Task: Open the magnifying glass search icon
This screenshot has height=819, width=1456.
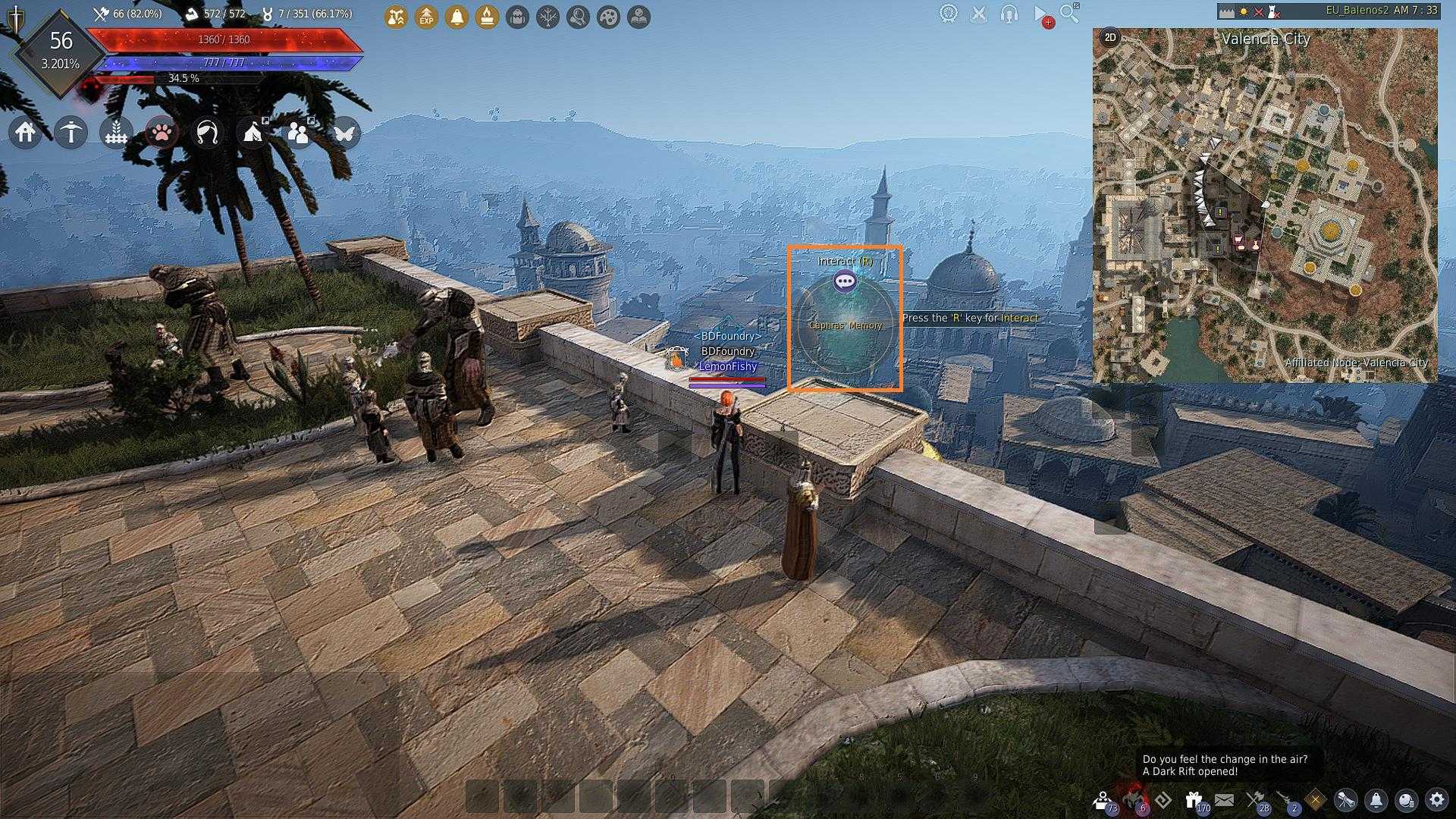Action: pyautogui.click(x=1069, y=13)
